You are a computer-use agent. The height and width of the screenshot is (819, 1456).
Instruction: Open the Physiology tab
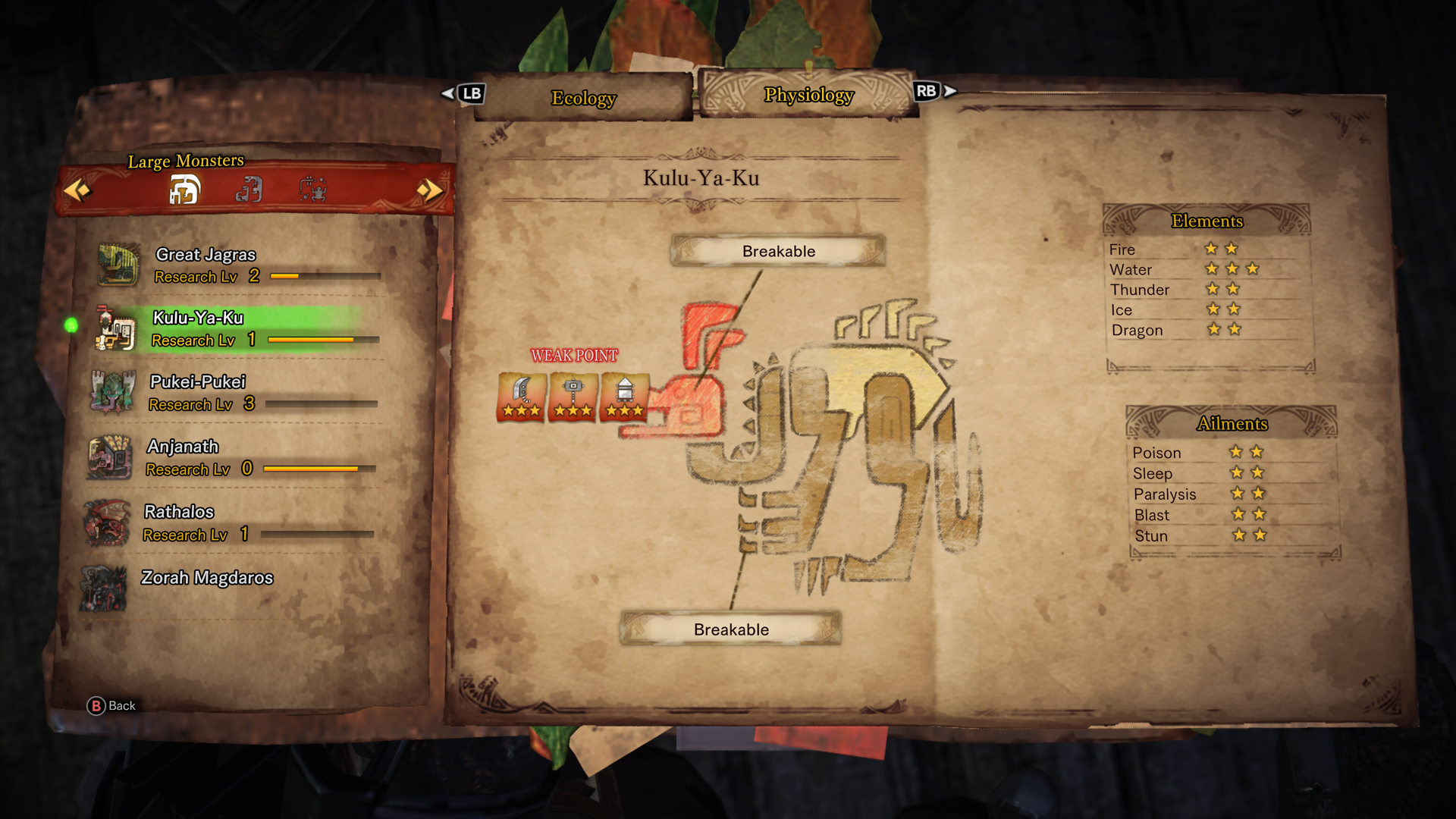808,95
